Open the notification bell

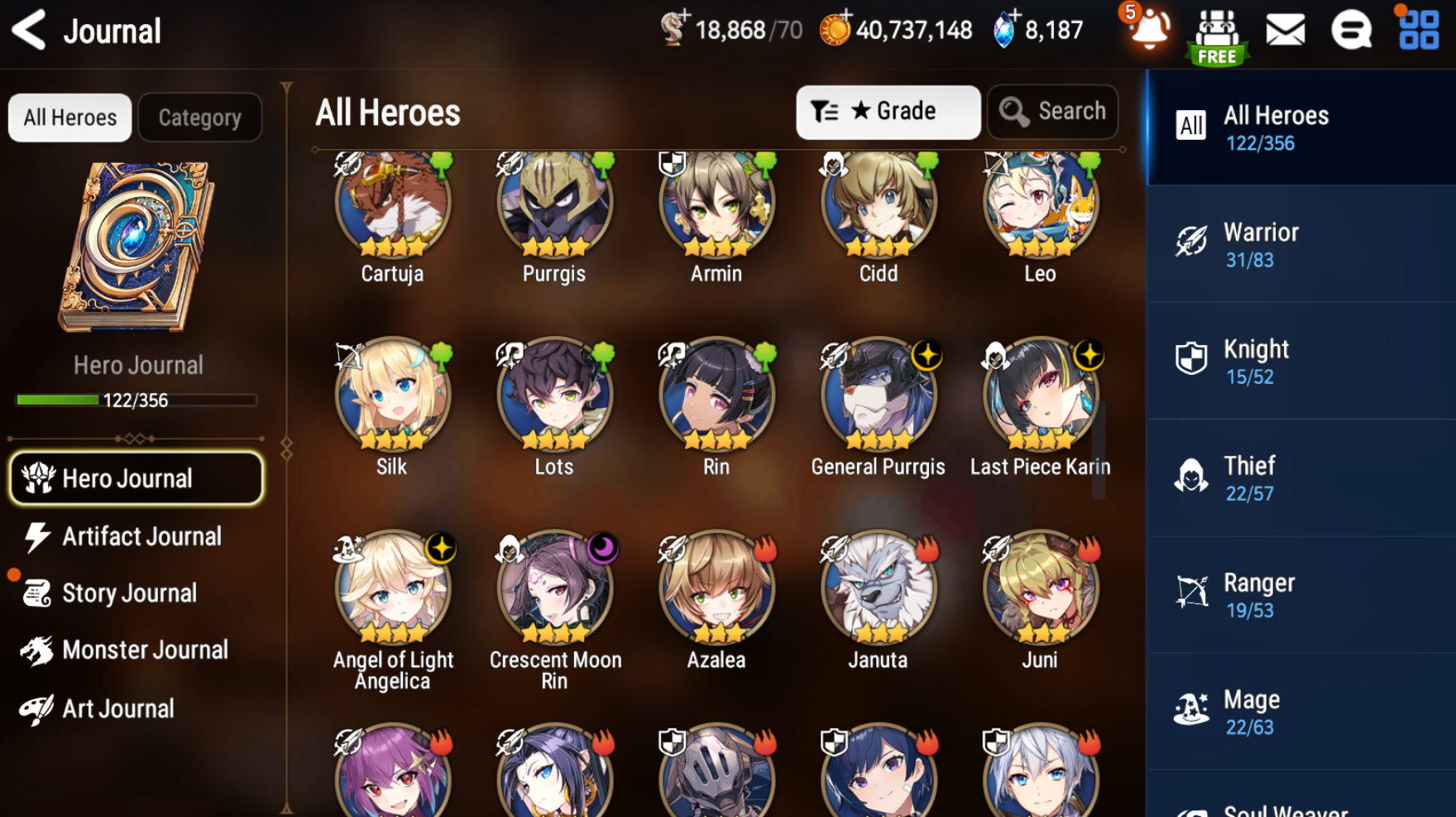click(1148, 29)
